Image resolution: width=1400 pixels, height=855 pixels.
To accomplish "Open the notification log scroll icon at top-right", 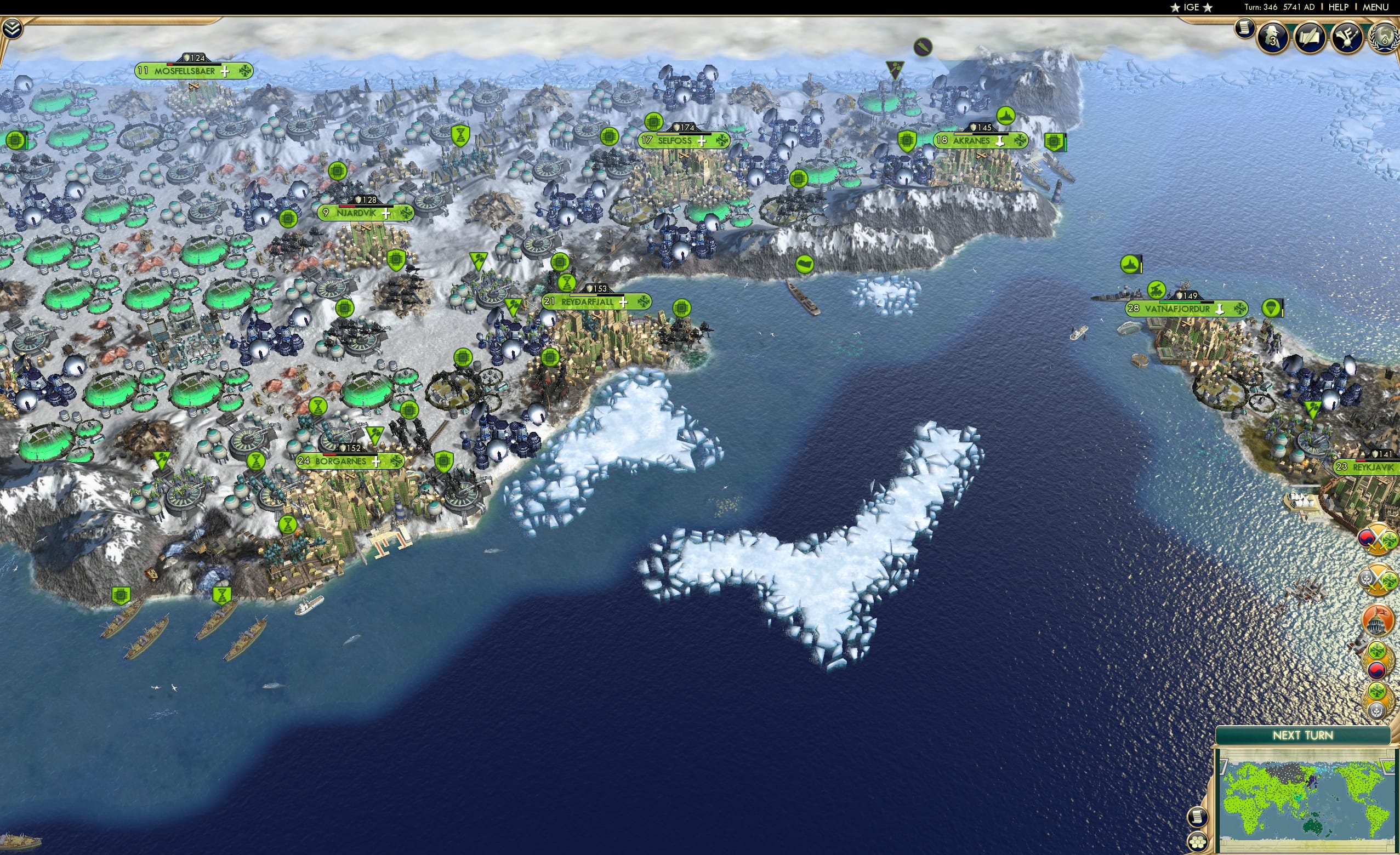I will (1245, 31).
